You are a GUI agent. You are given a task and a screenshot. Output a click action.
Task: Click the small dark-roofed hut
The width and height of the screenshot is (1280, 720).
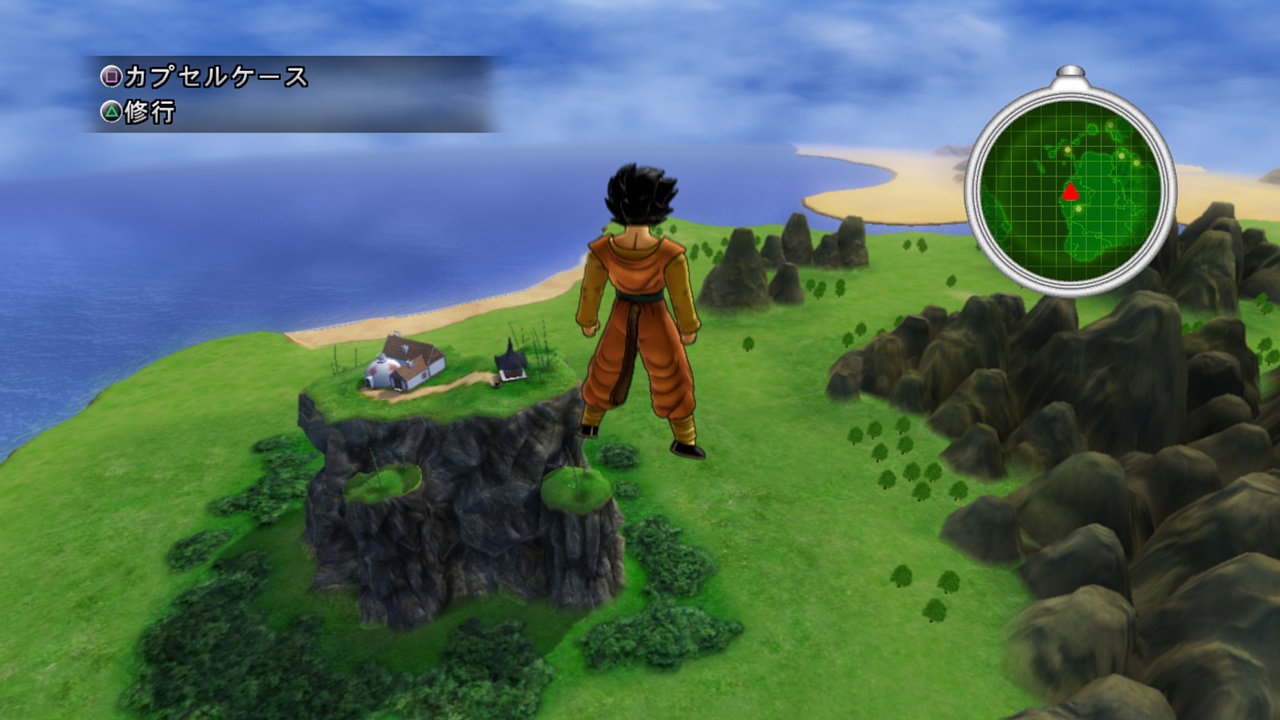[x=508, y=362]
